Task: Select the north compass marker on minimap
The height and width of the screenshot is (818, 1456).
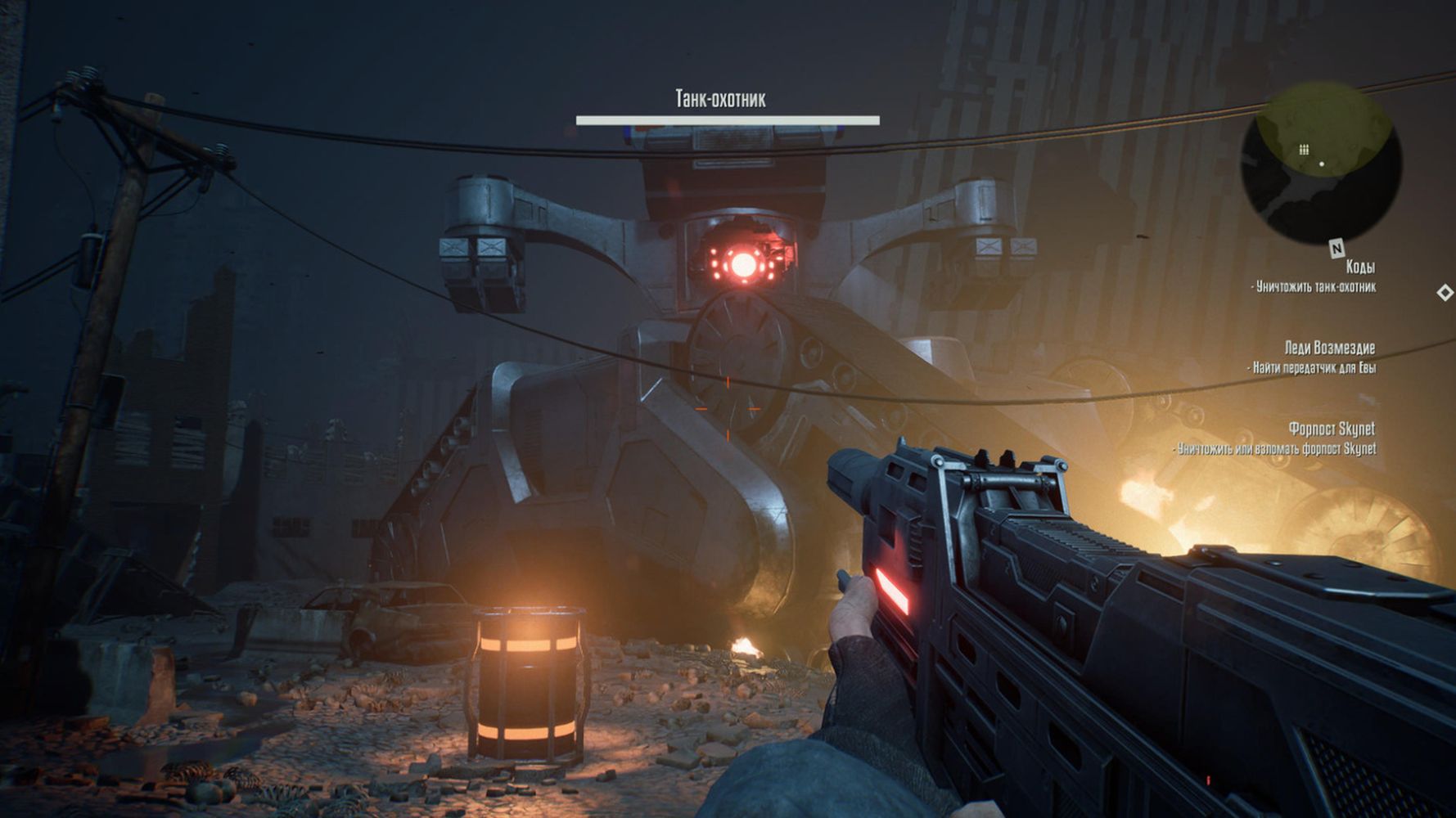Action: (1337, 248)
